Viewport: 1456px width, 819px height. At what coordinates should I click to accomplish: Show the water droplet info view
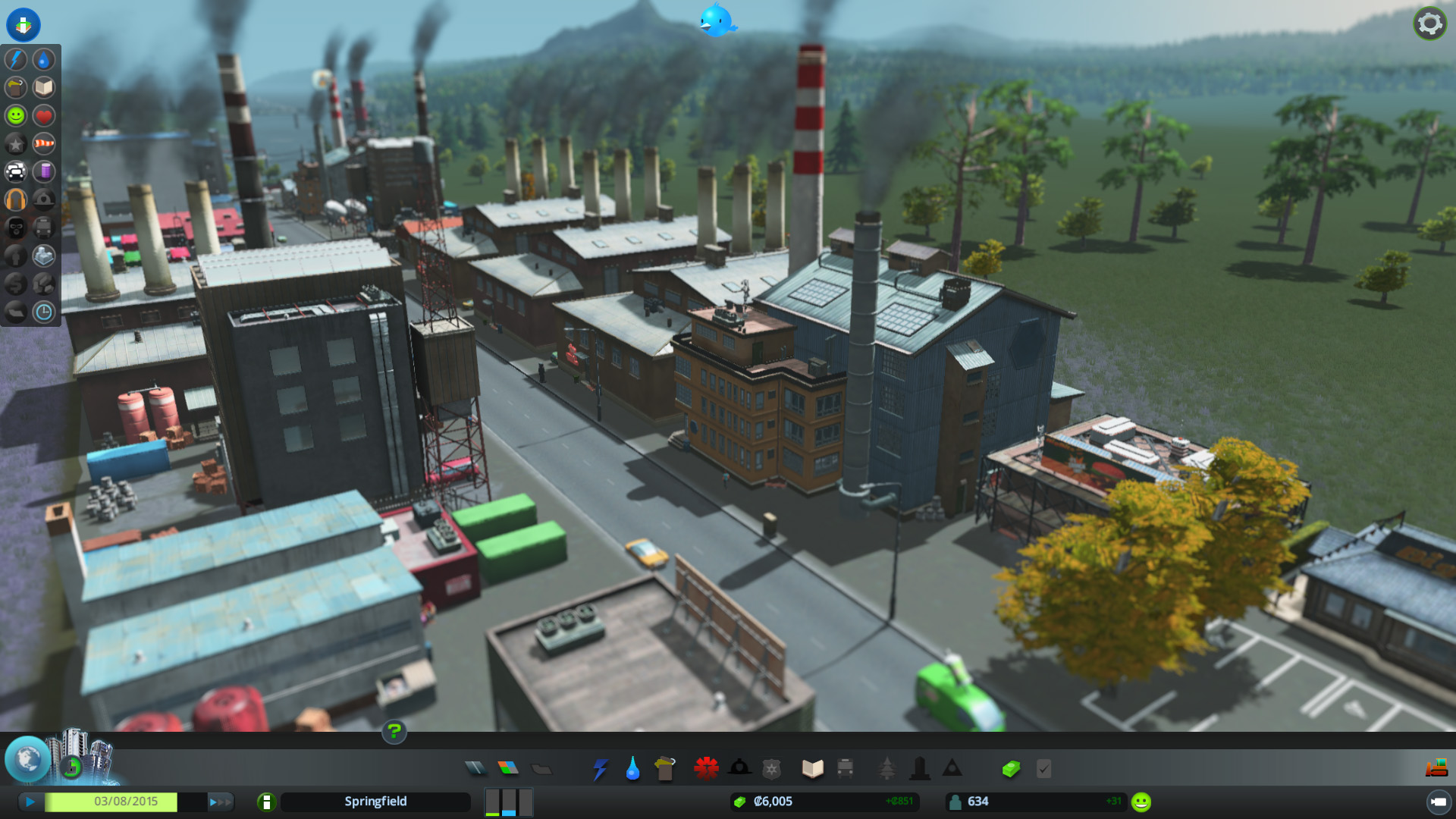tap(44, 59)
